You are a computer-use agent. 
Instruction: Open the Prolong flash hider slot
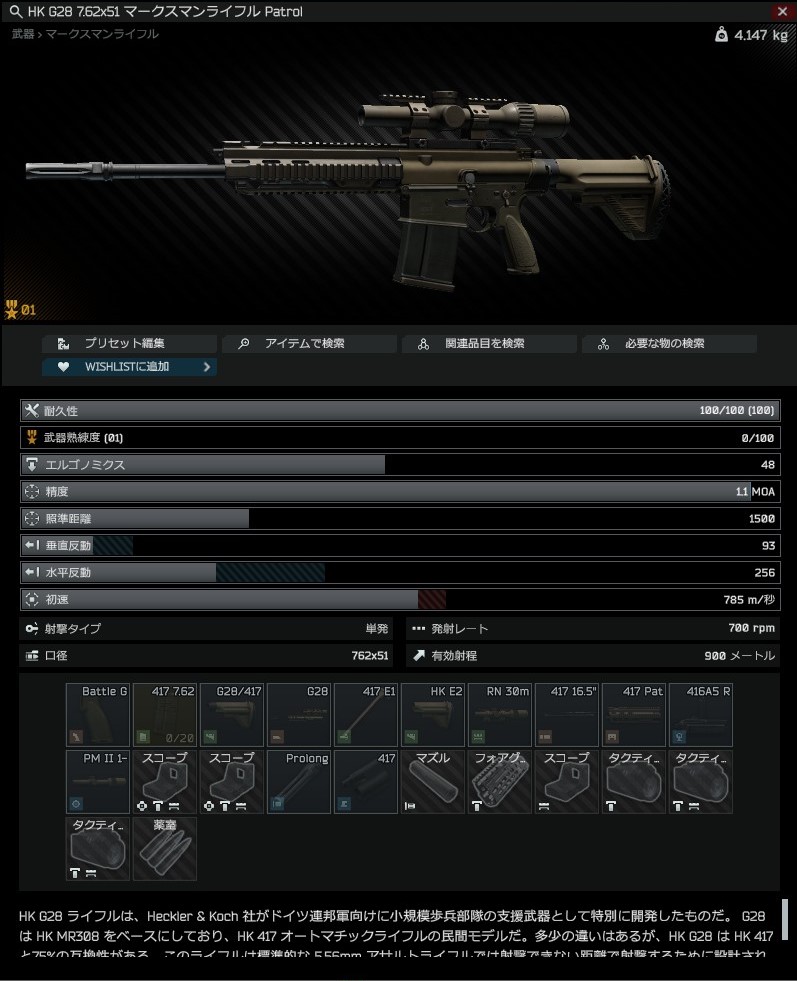pos(299,782)
